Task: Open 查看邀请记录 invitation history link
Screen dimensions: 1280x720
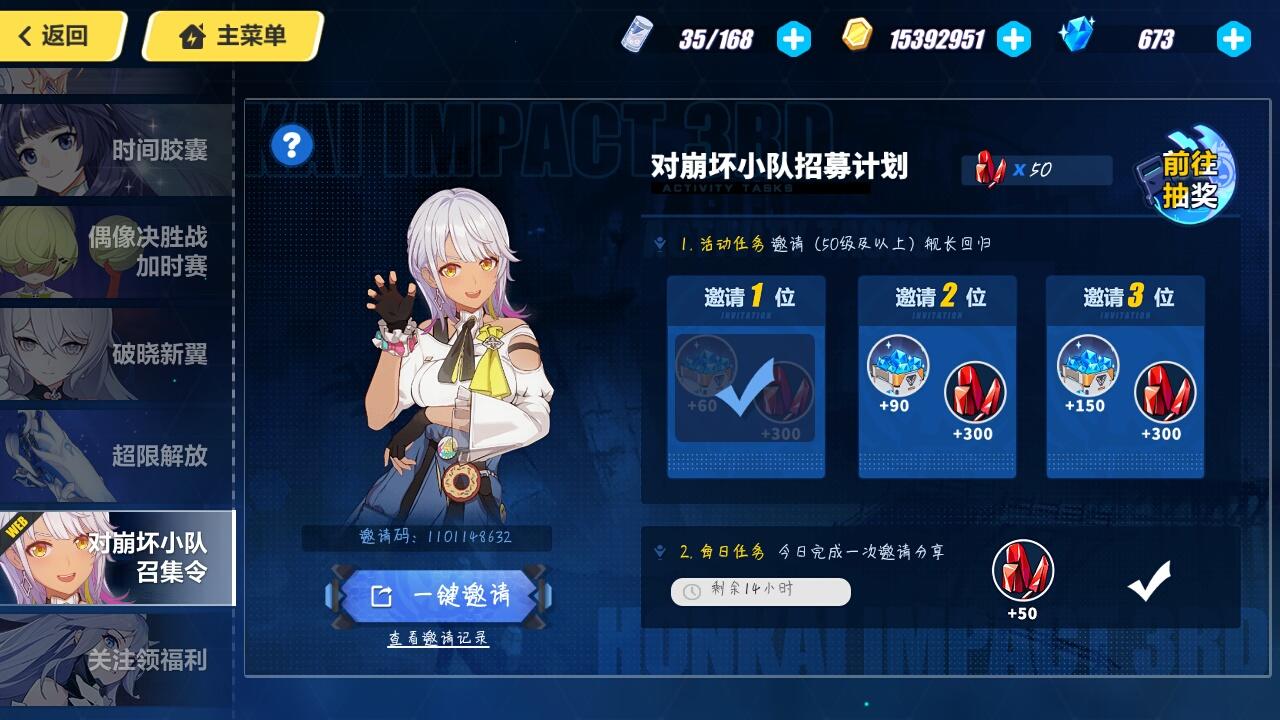Action: point(440,639)
